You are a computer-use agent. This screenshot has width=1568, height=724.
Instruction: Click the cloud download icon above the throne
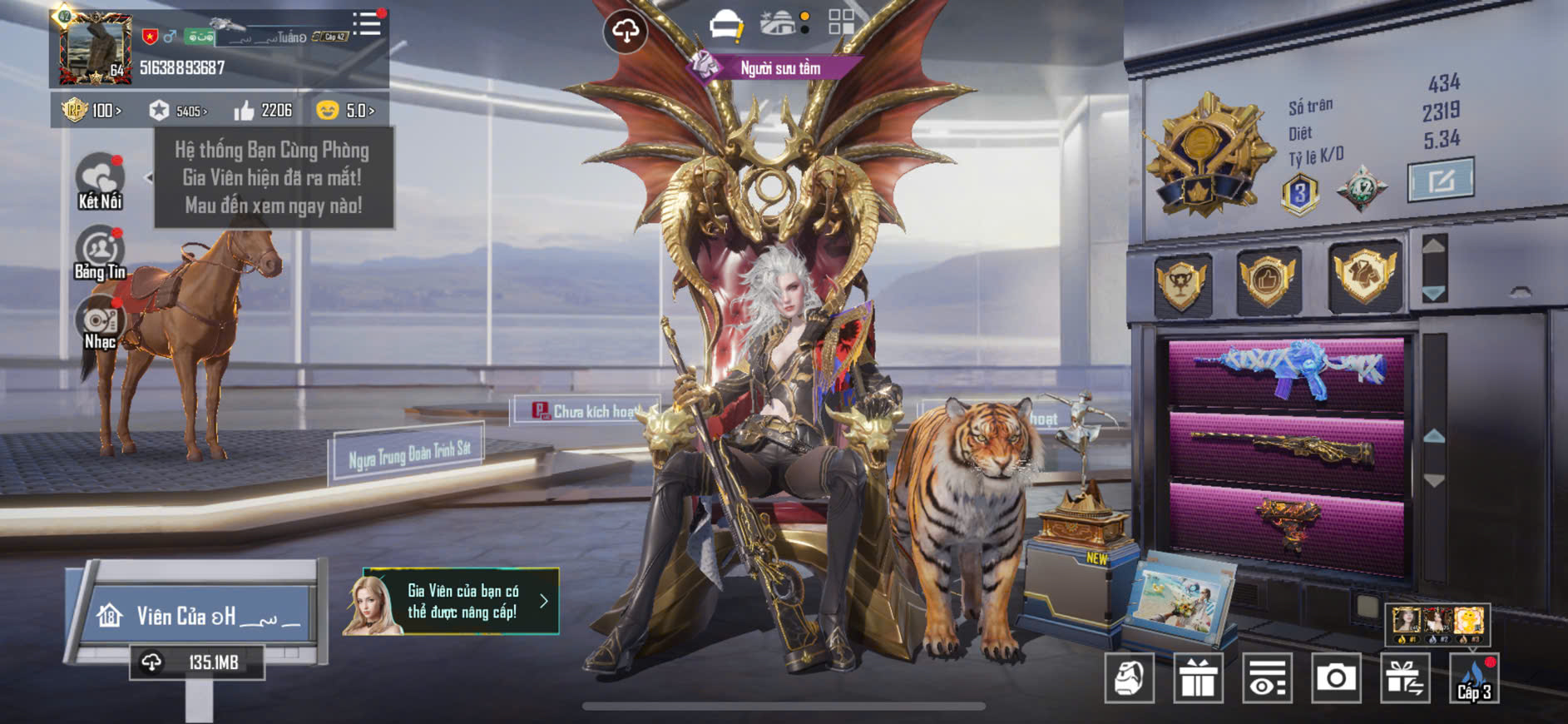click(625, 32)
